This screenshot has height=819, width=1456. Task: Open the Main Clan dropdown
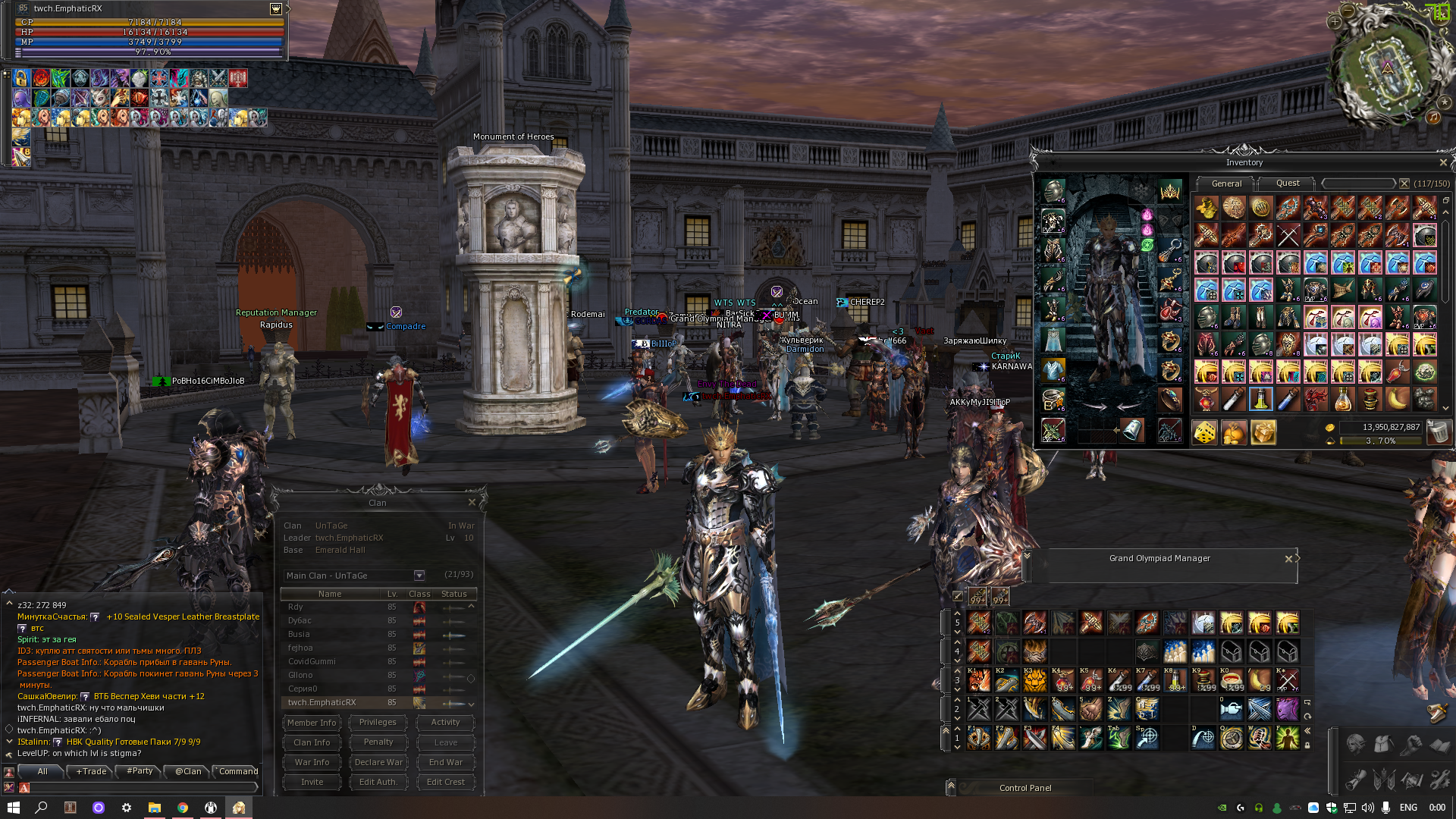(419, 576)
